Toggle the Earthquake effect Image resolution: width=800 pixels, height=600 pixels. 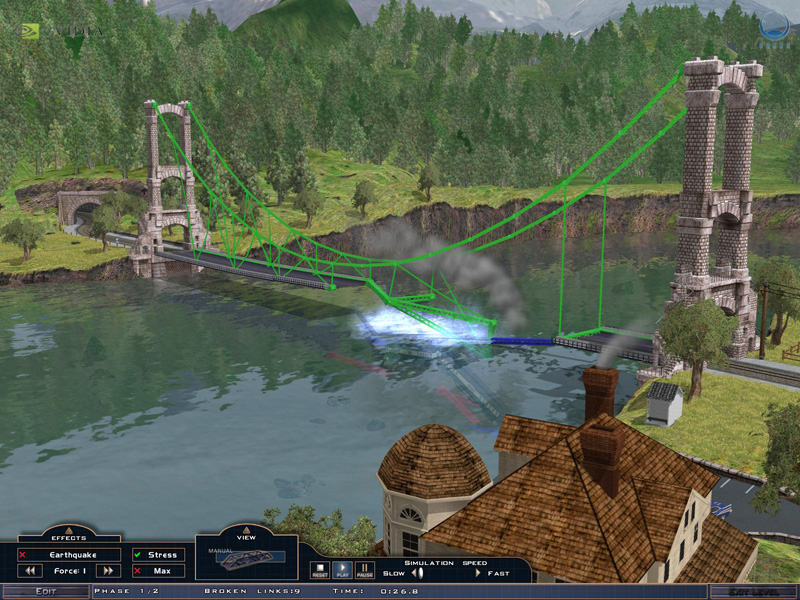click(71, 555)
